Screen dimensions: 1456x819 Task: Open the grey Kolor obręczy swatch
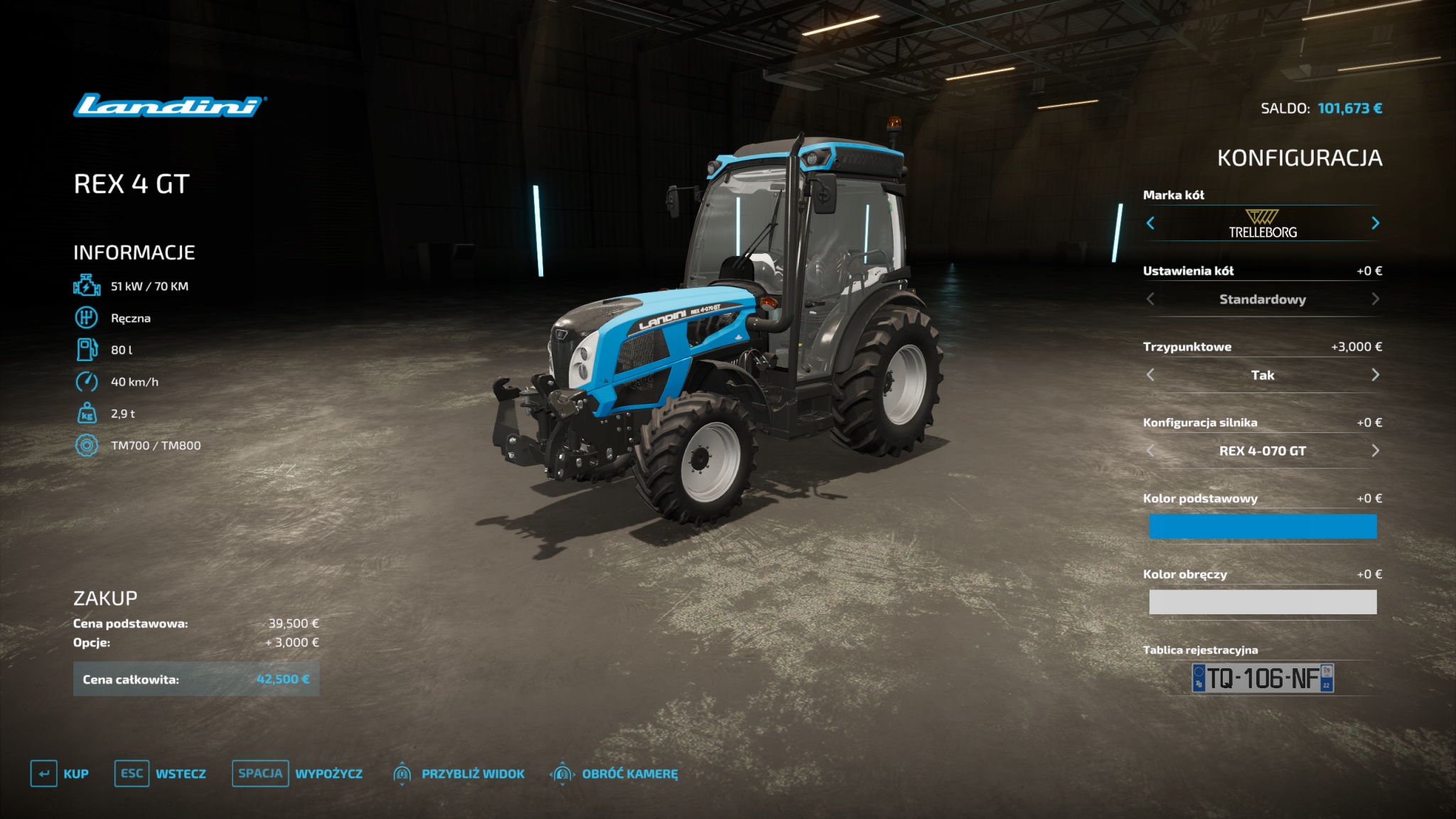coord(1263,602)
